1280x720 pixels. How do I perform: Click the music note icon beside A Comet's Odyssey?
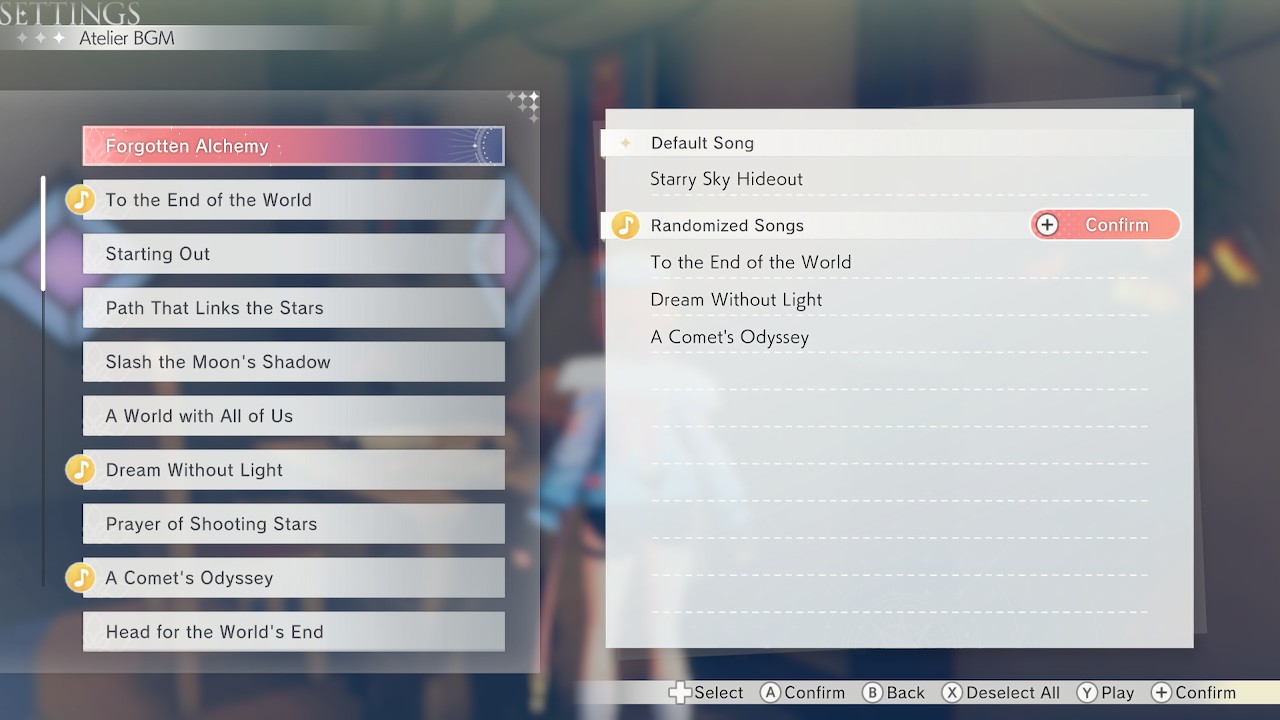[x=80, y=577]
